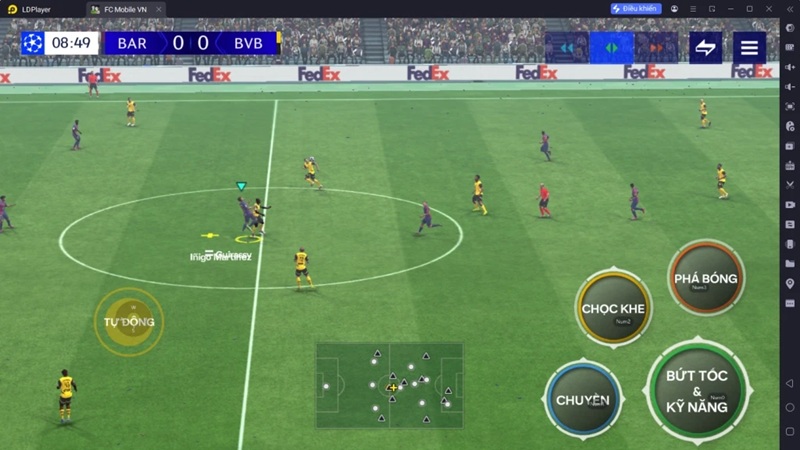Viewport: 800px width, 450px height.
Task: Activate BỨT TỐC & KỸ NĂNG sprint button
Action: pyautogui.click(x=697, y=390)
